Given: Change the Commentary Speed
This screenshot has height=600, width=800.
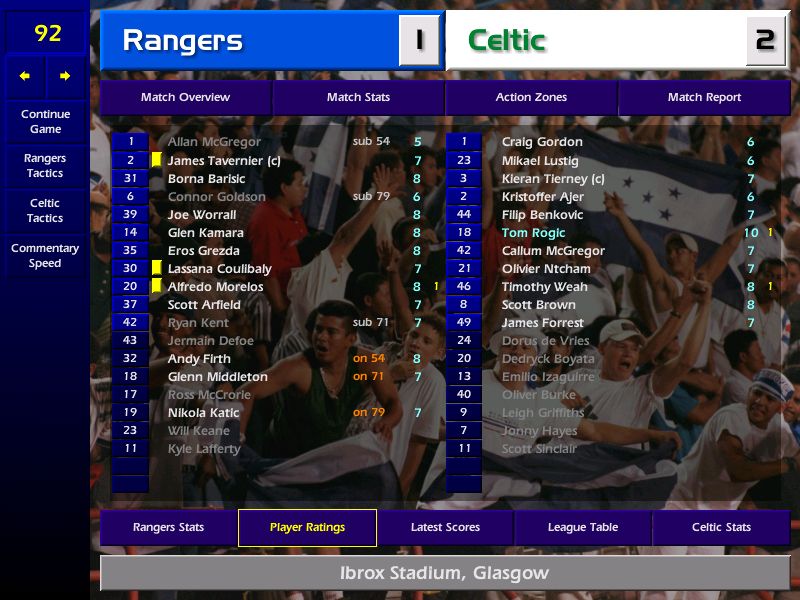Looking at the screenshot, I should pos(45,256).
